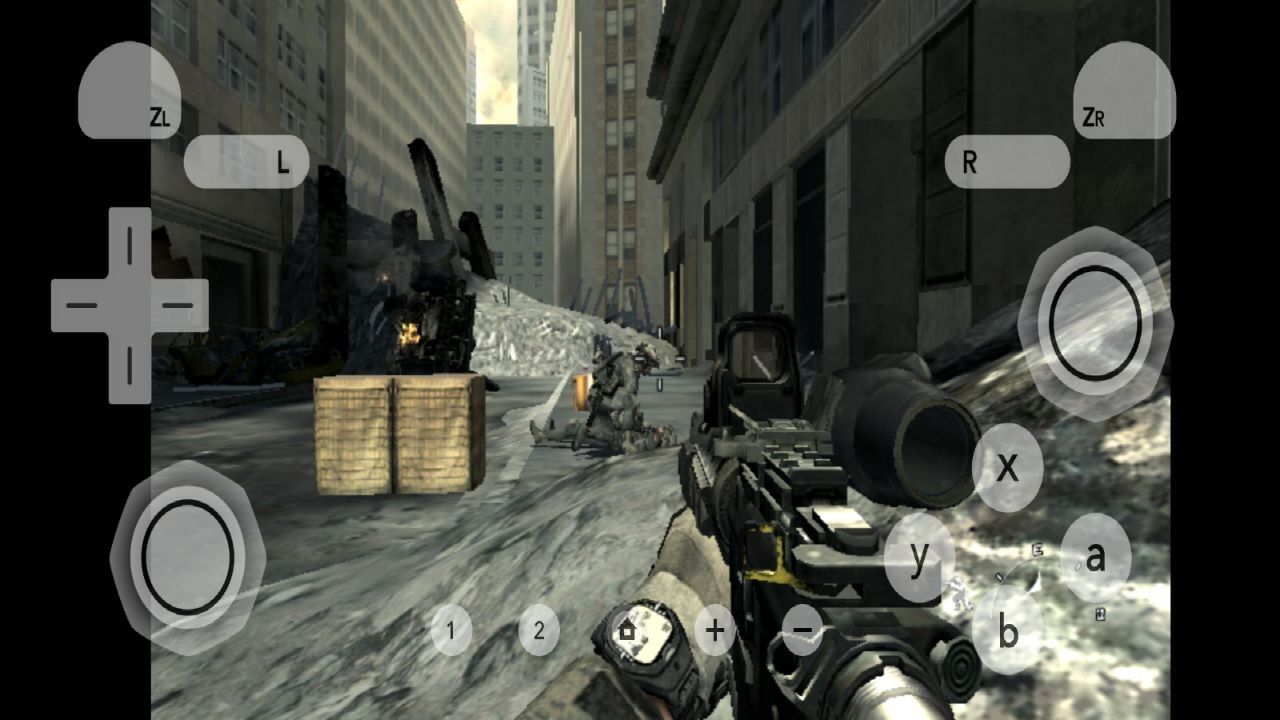Image resolution: width=1280 pixels, height=720 pixels.
Task: Tap the L shoulder button
Action: point(247,162)
